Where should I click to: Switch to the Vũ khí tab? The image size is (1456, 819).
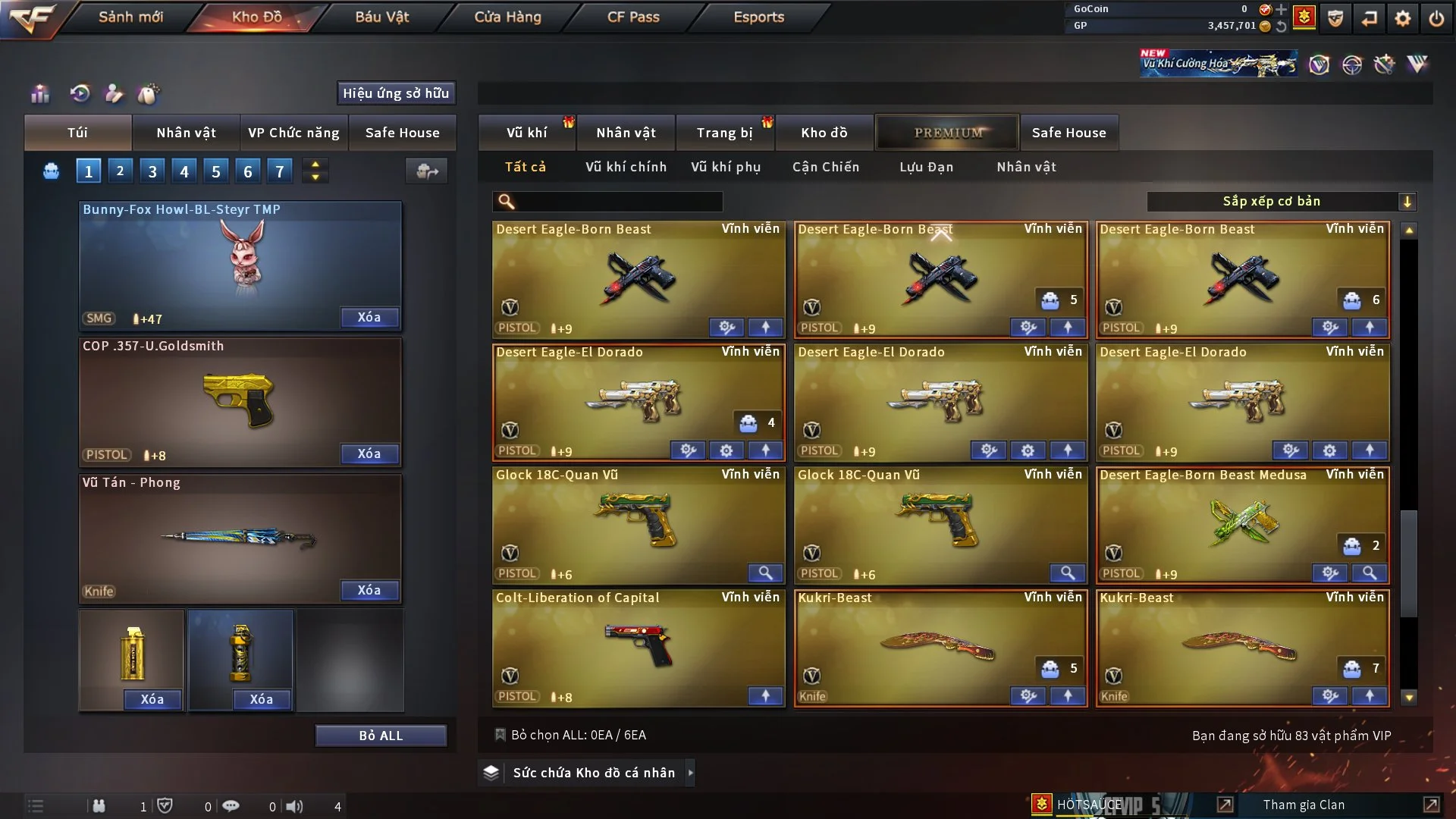526,133
